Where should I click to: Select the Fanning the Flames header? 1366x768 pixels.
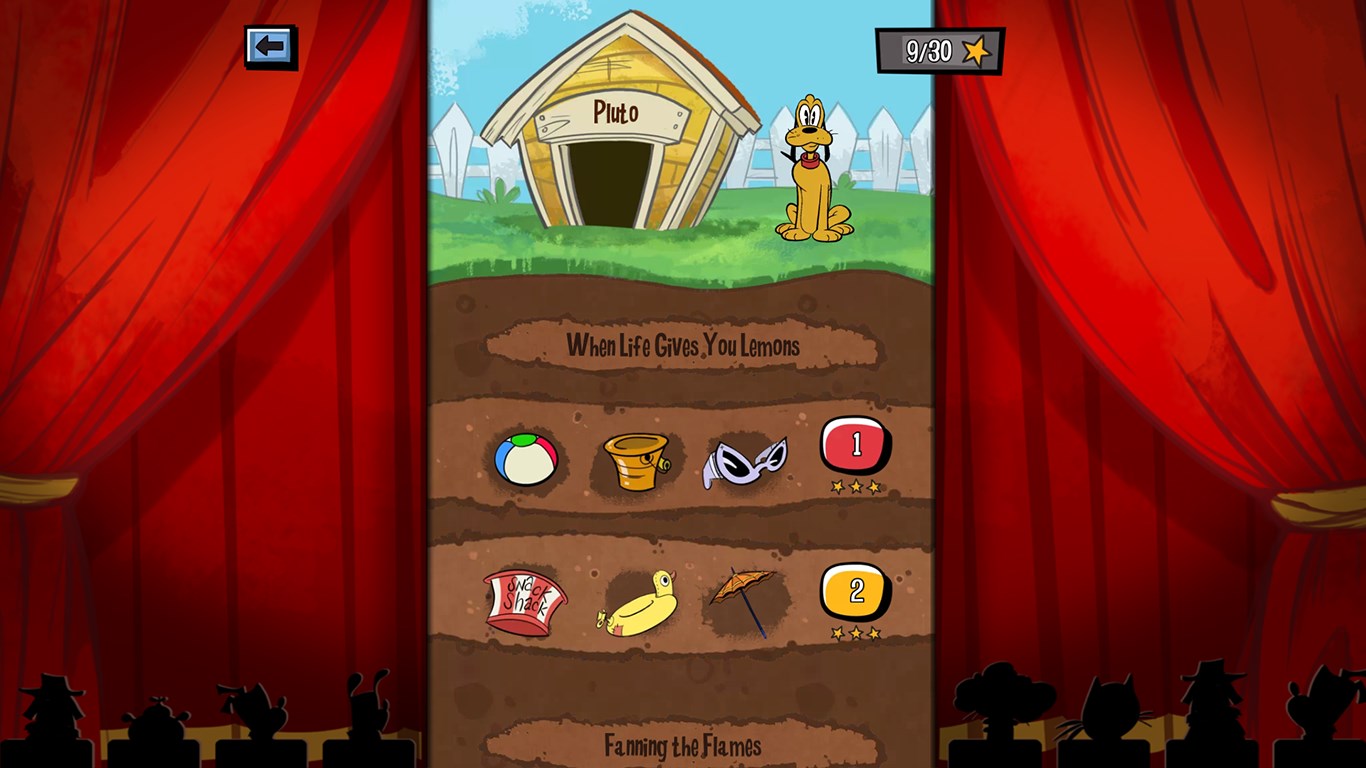pos(683,744)
